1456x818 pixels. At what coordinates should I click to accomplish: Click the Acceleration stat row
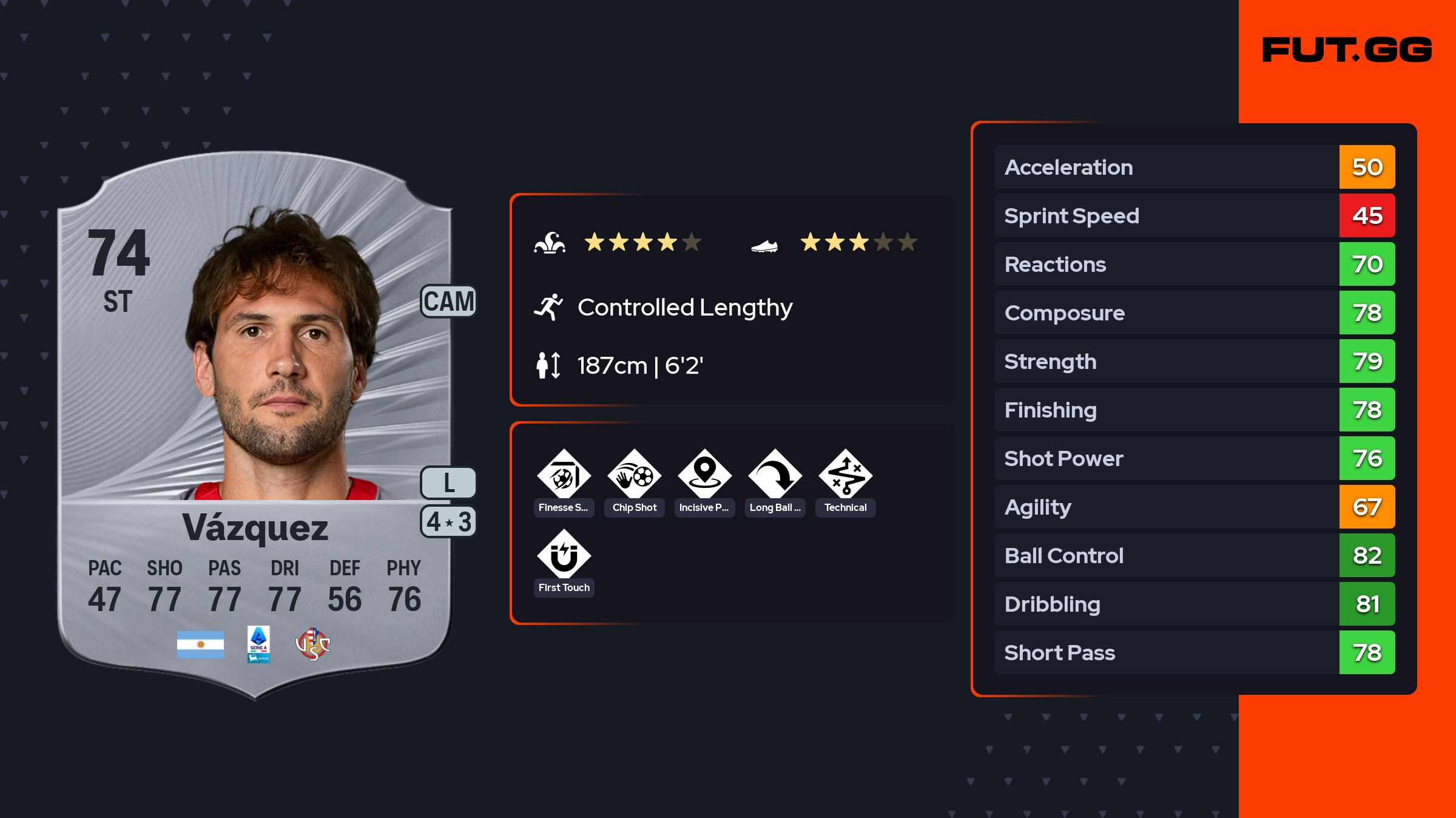click(1194, 167)
